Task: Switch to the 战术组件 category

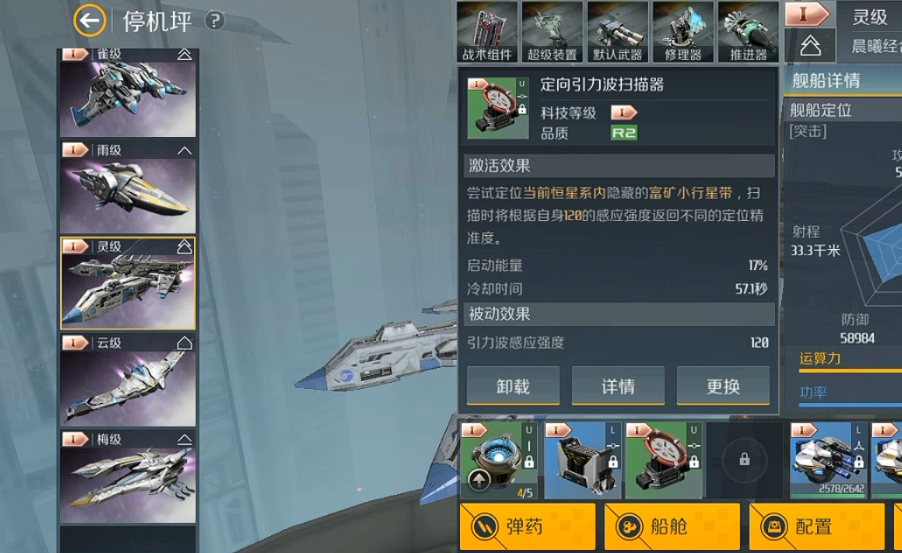Action: [x=487, y=32]
